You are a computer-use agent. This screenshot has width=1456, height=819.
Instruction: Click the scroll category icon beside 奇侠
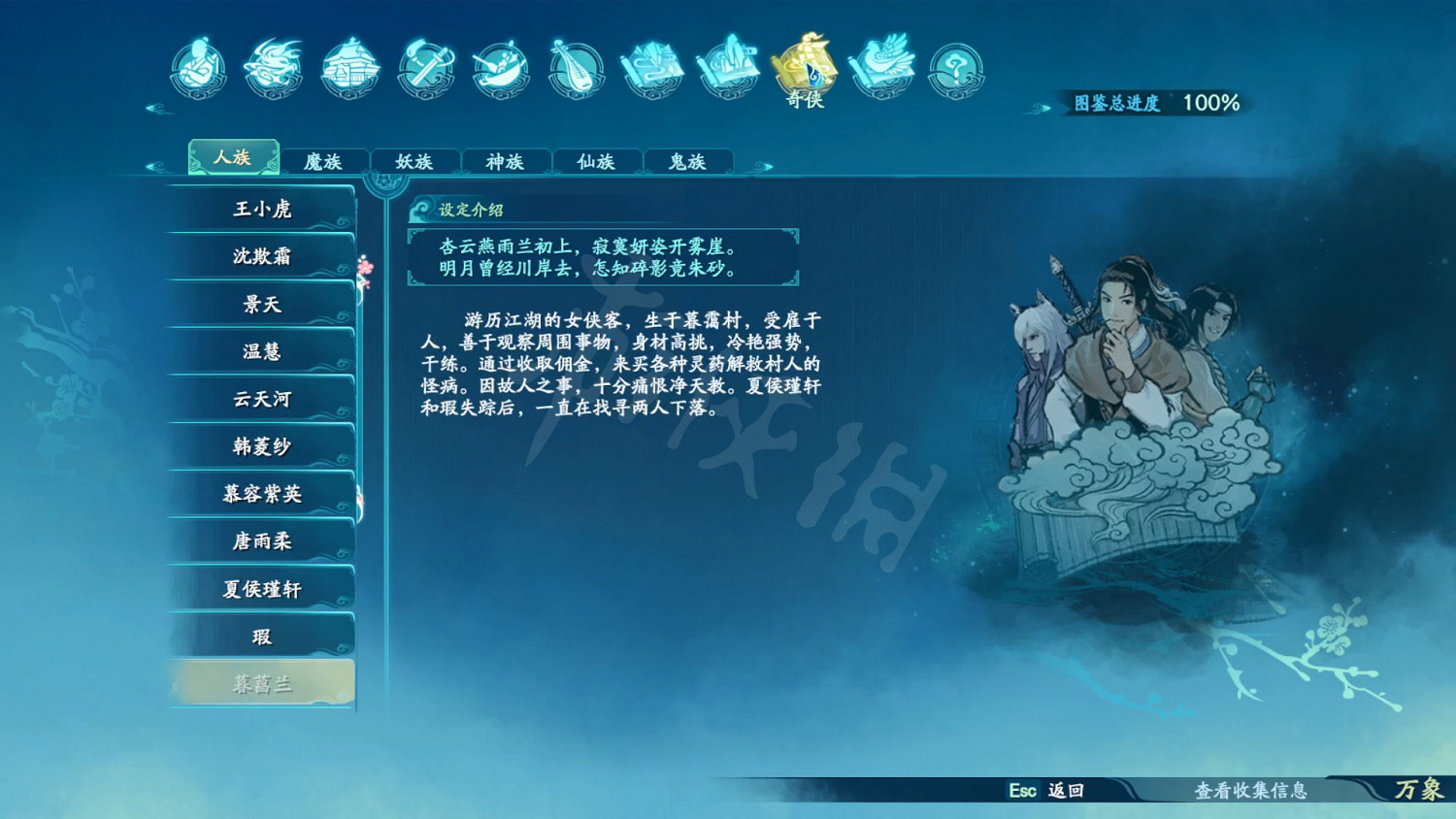727,68
